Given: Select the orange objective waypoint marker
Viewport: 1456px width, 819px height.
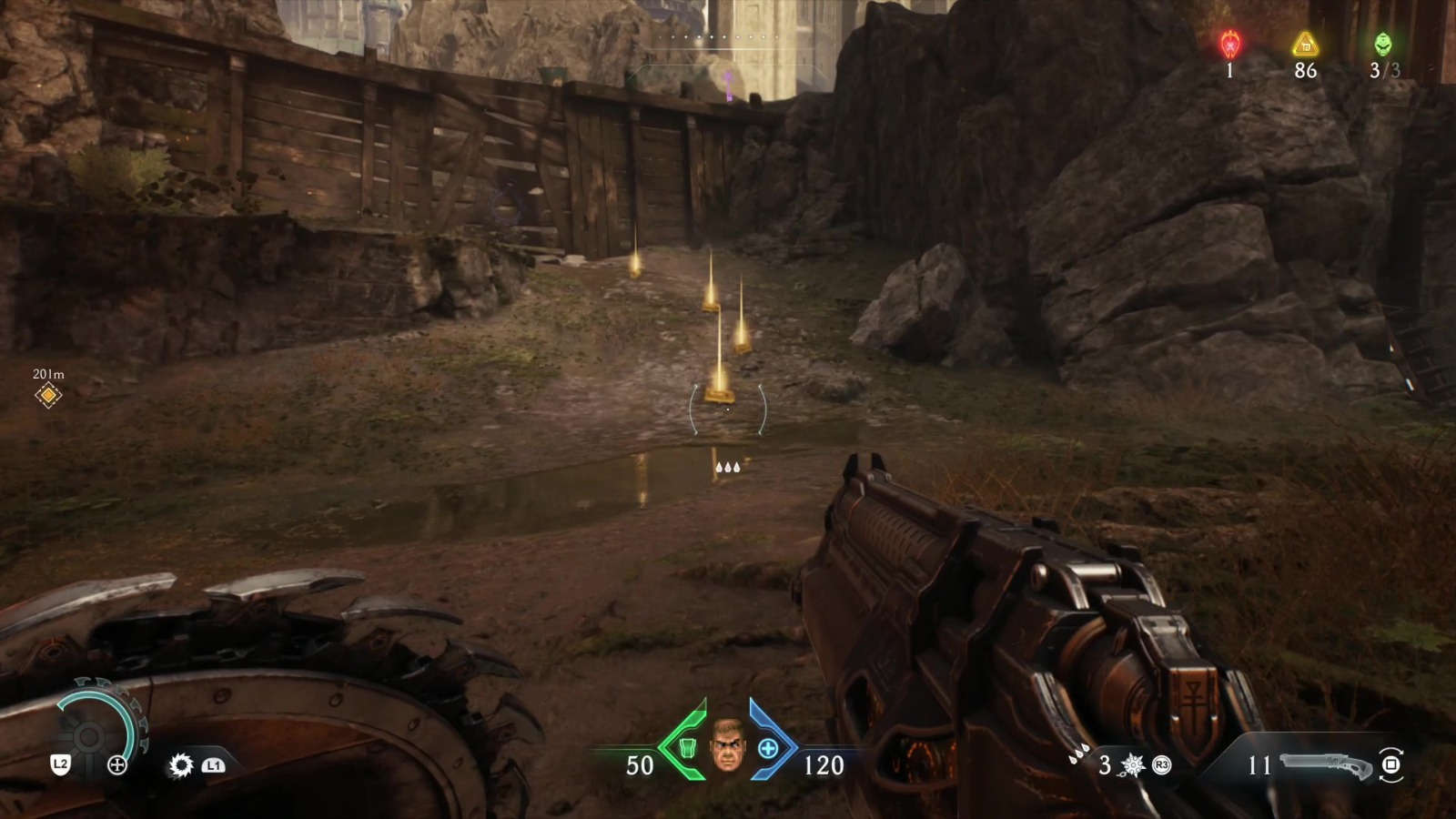Looking at the screenshot, I should pos(48,395).
